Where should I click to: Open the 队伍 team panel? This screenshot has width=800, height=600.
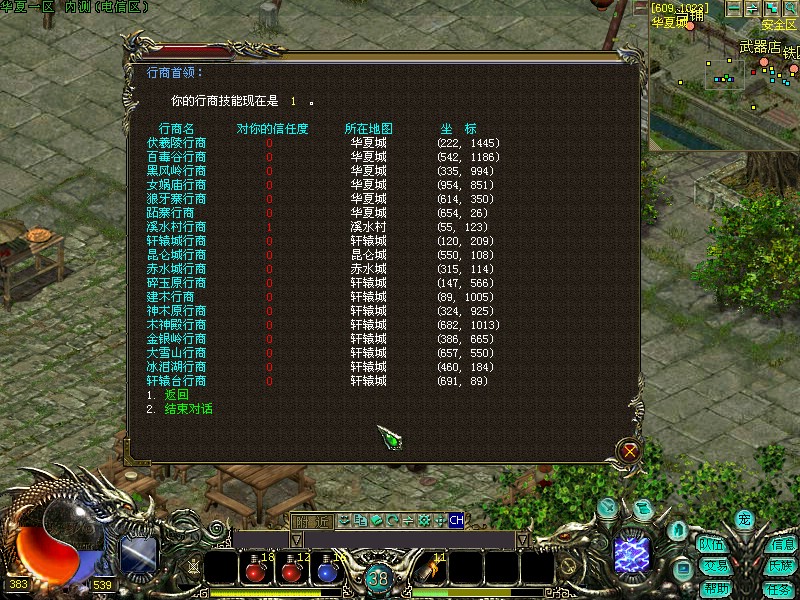(x=712, y=545)
